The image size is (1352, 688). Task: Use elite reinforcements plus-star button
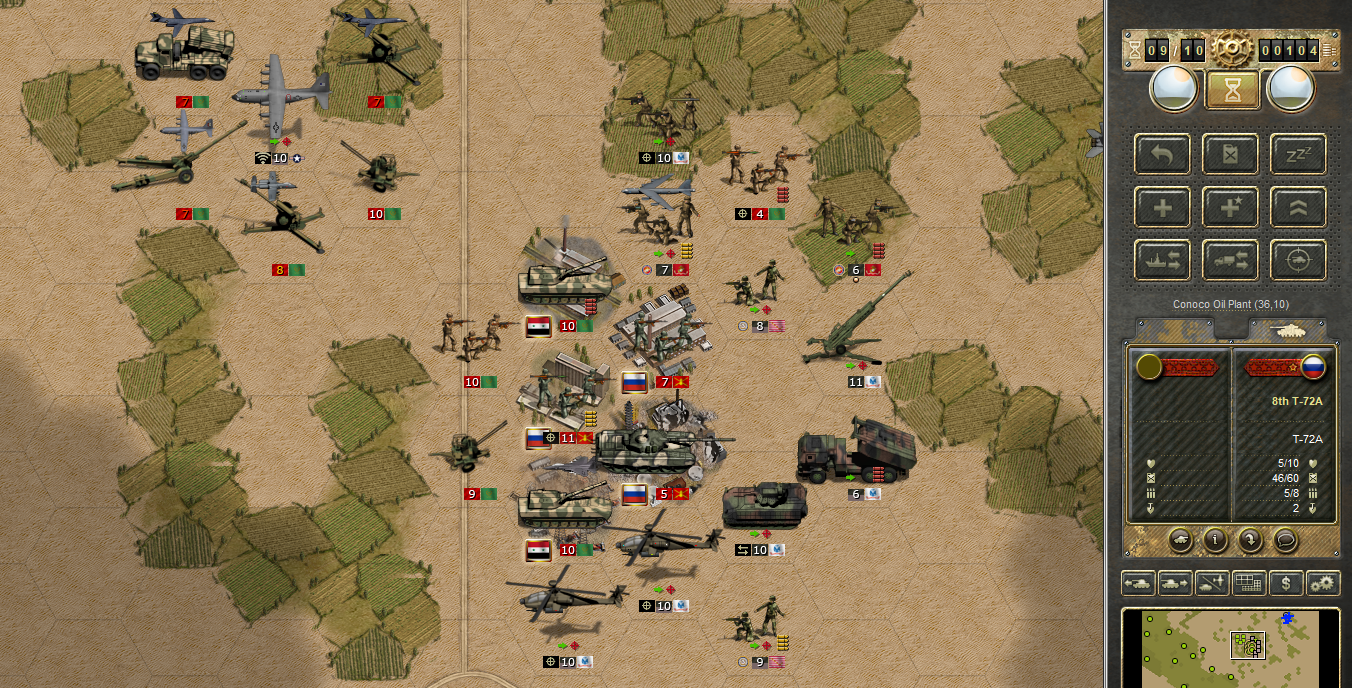(x=1230, y=207)
